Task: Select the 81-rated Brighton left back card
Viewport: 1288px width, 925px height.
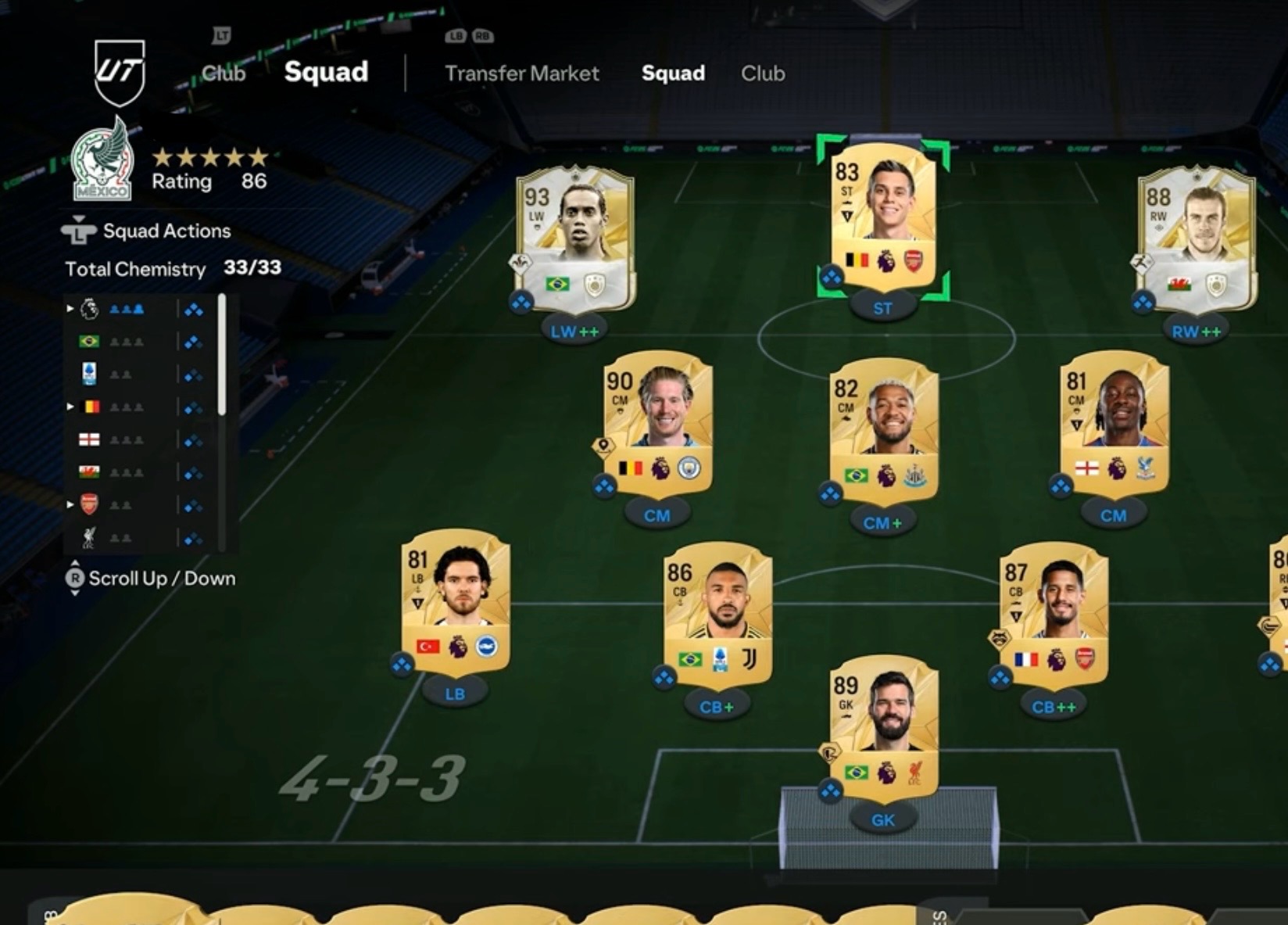Action: click(455, 602)
